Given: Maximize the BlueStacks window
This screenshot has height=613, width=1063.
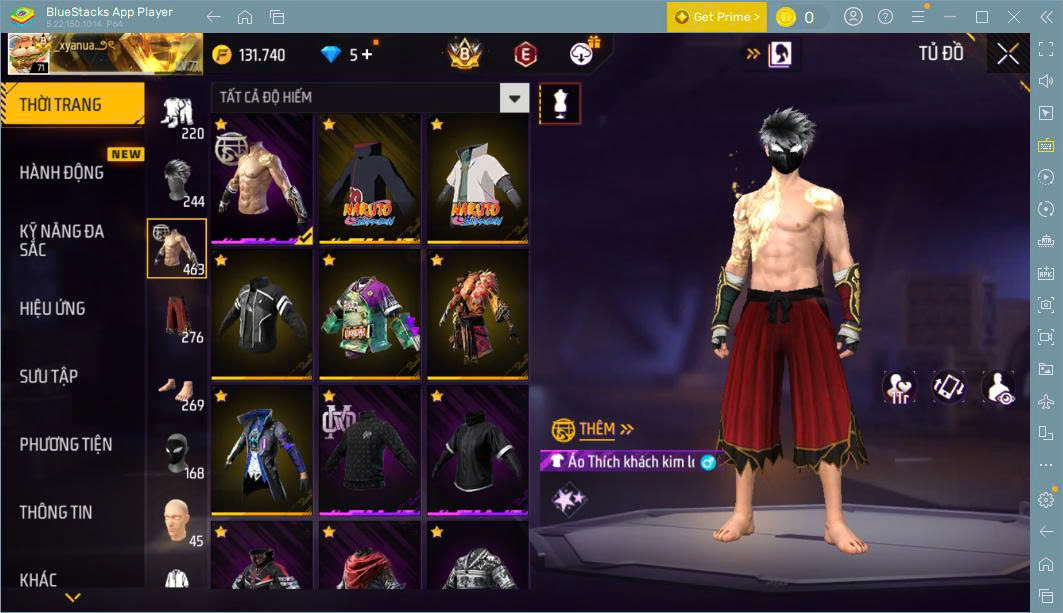Looking at the screenshot, I should (x=981, y=16).
